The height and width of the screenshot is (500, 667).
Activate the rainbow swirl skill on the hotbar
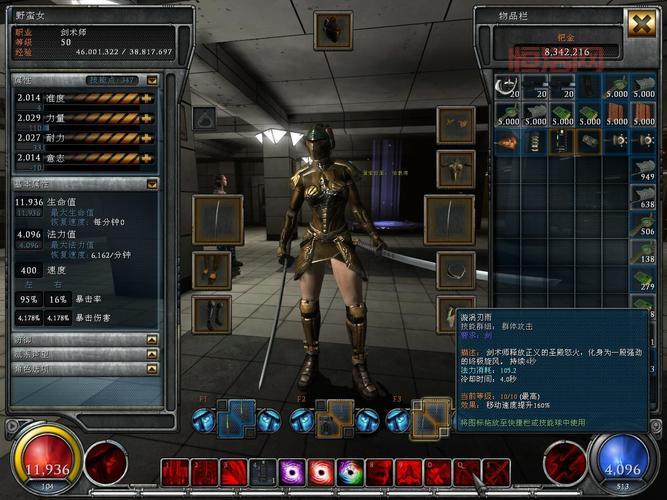(350, 473)
